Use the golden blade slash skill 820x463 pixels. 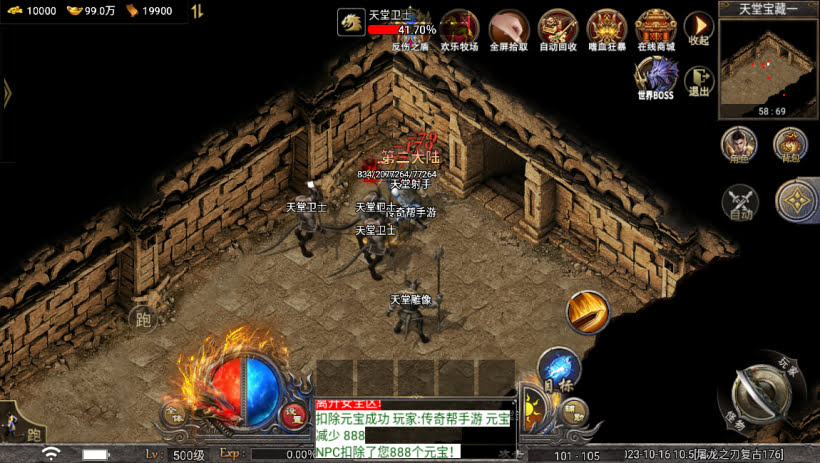587,312
